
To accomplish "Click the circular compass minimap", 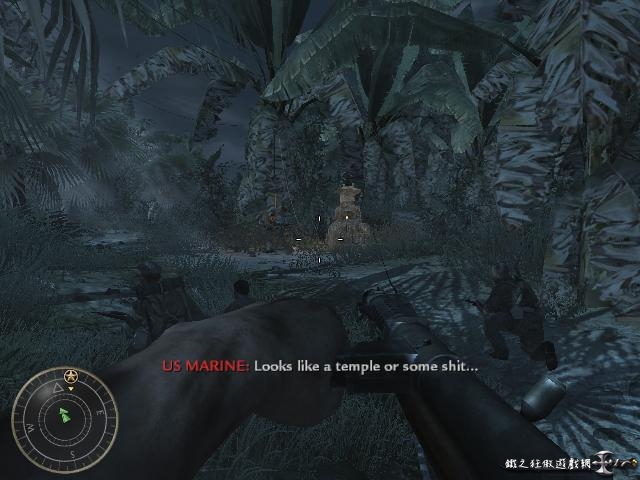I will point(64,415).
